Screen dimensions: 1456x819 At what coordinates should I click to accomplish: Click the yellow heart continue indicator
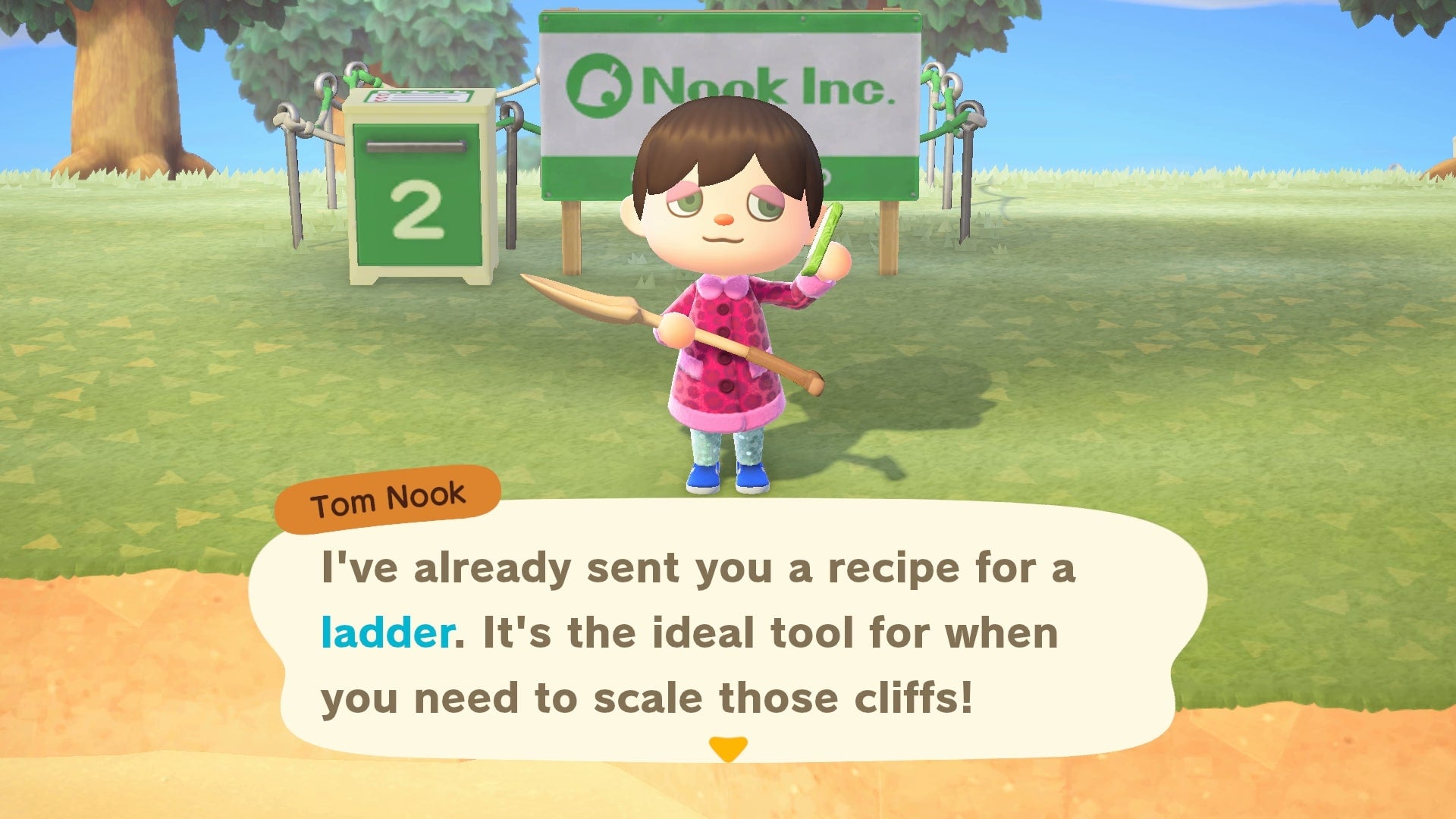727,749
